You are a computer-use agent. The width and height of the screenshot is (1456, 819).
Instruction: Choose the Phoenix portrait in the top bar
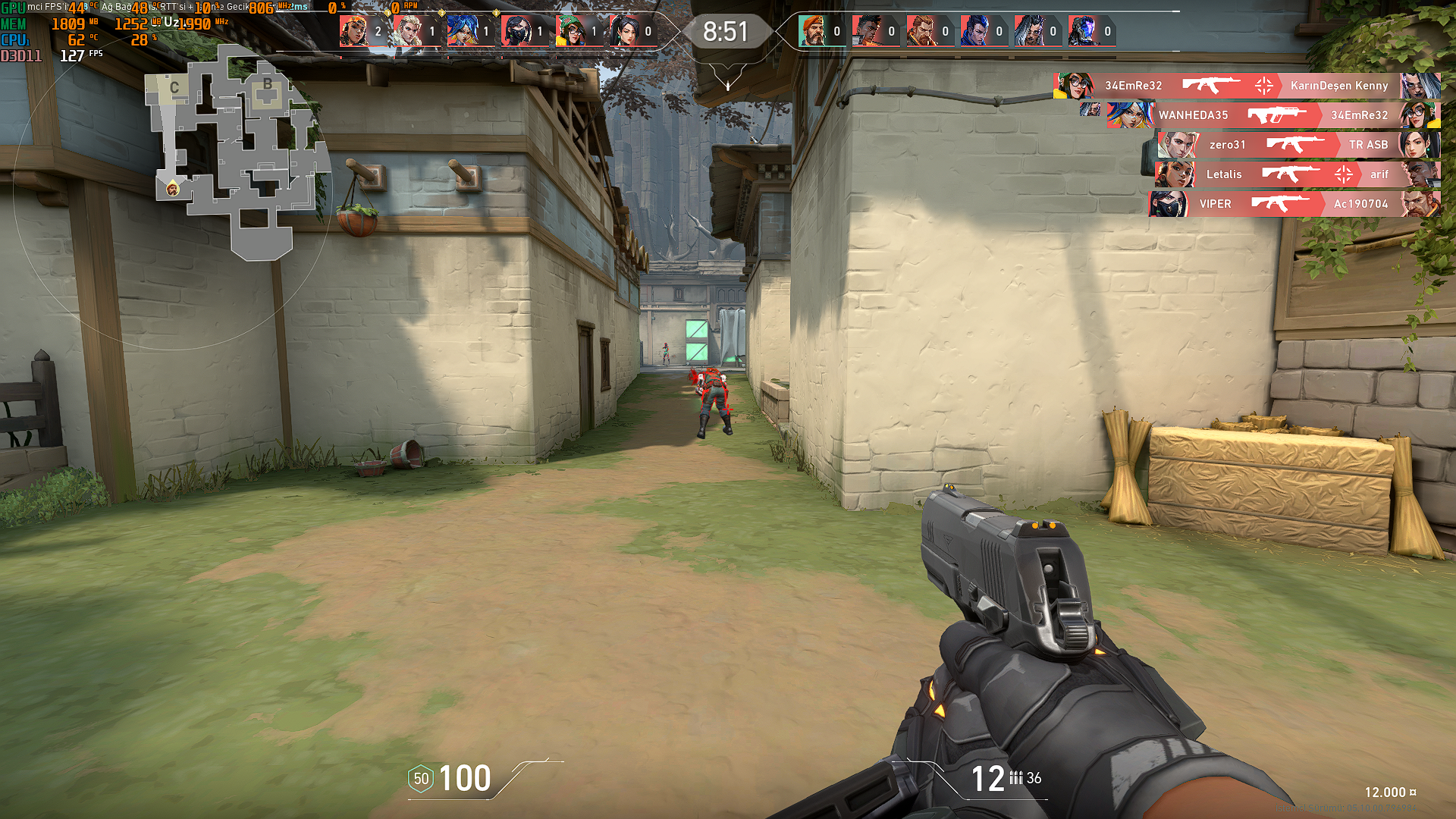pyautogui.click(x=866, y=31)
